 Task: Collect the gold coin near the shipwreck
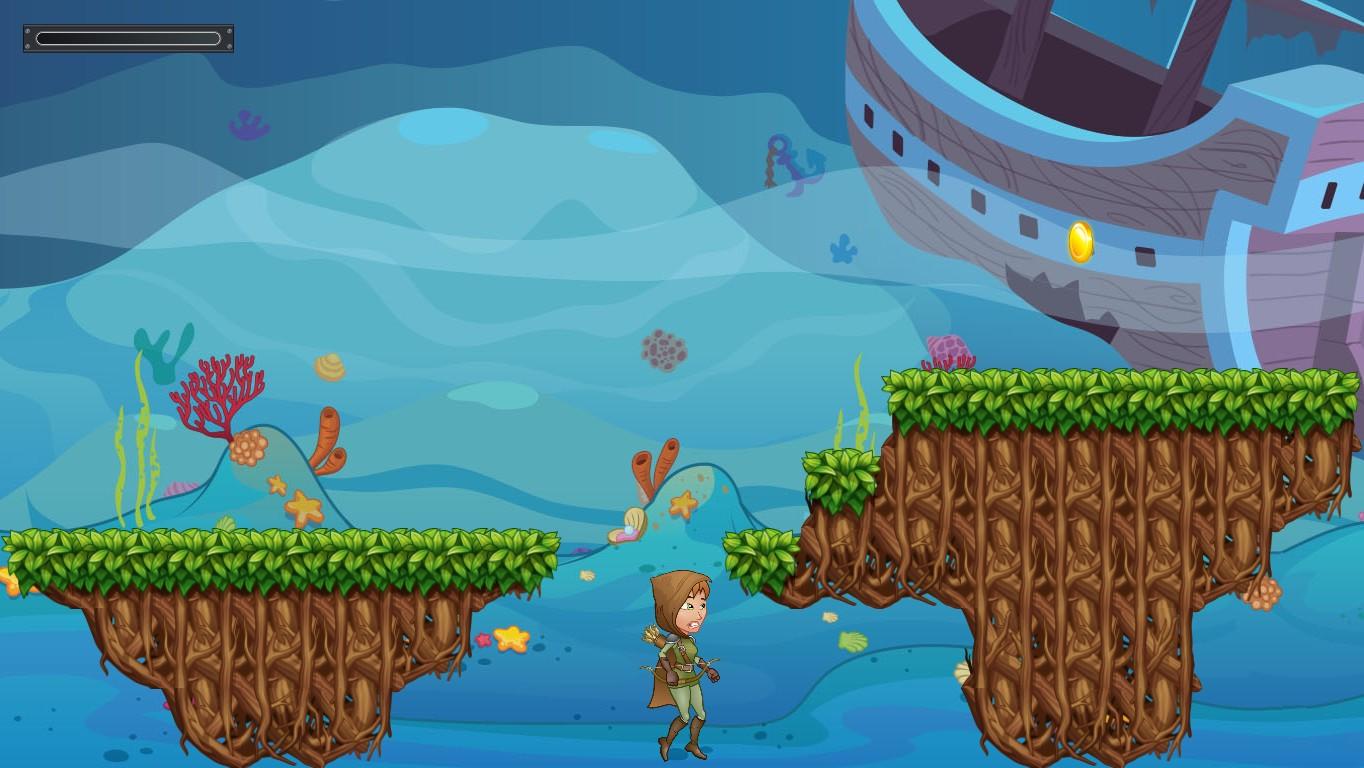1080,241
